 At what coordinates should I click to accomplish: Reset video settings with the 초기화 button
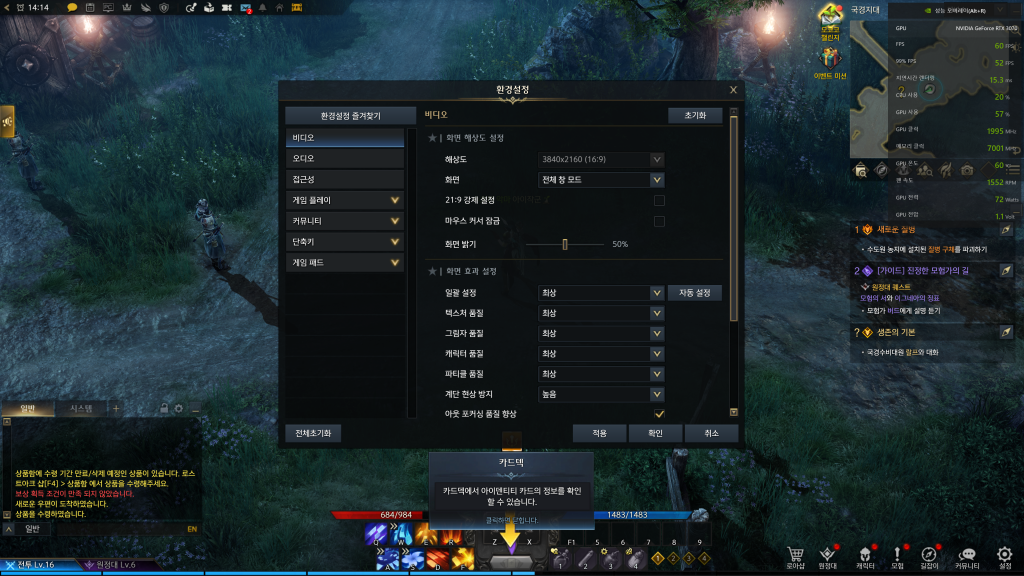(x=694, y=116)
